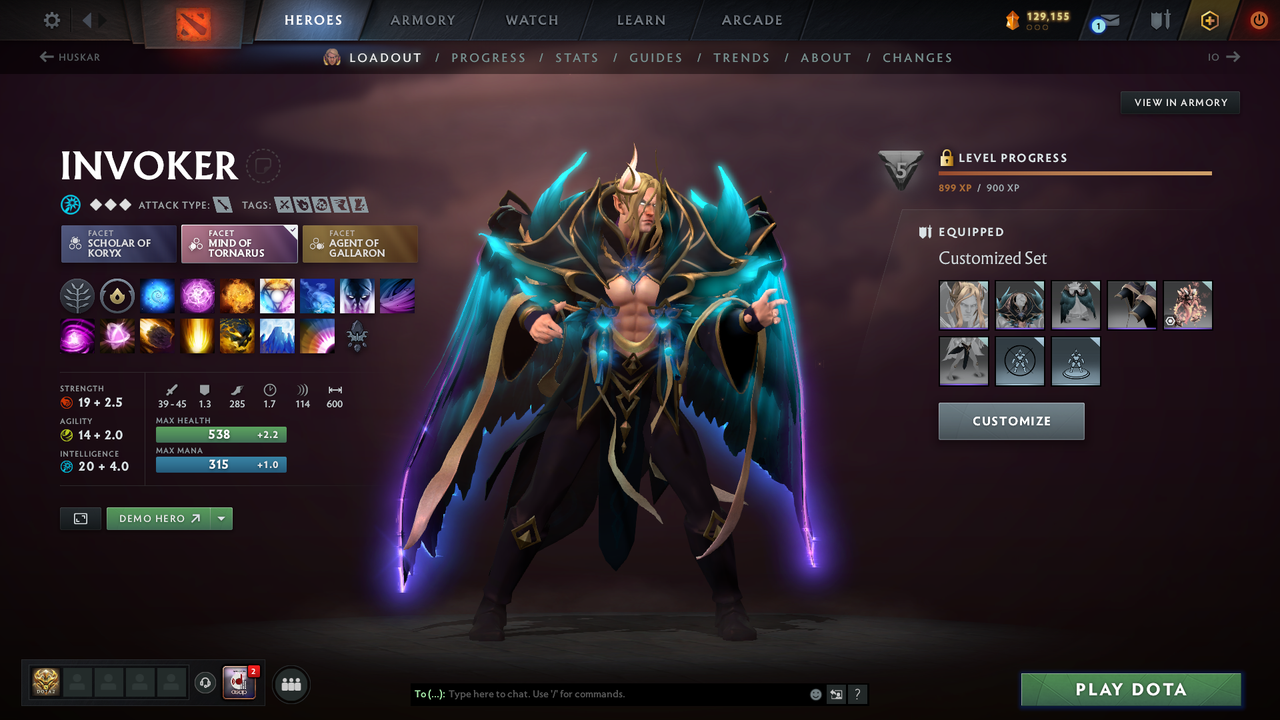Open the Sun Strike ability icon
Screen dimensions: 1280x720
[x=197, y=335]
